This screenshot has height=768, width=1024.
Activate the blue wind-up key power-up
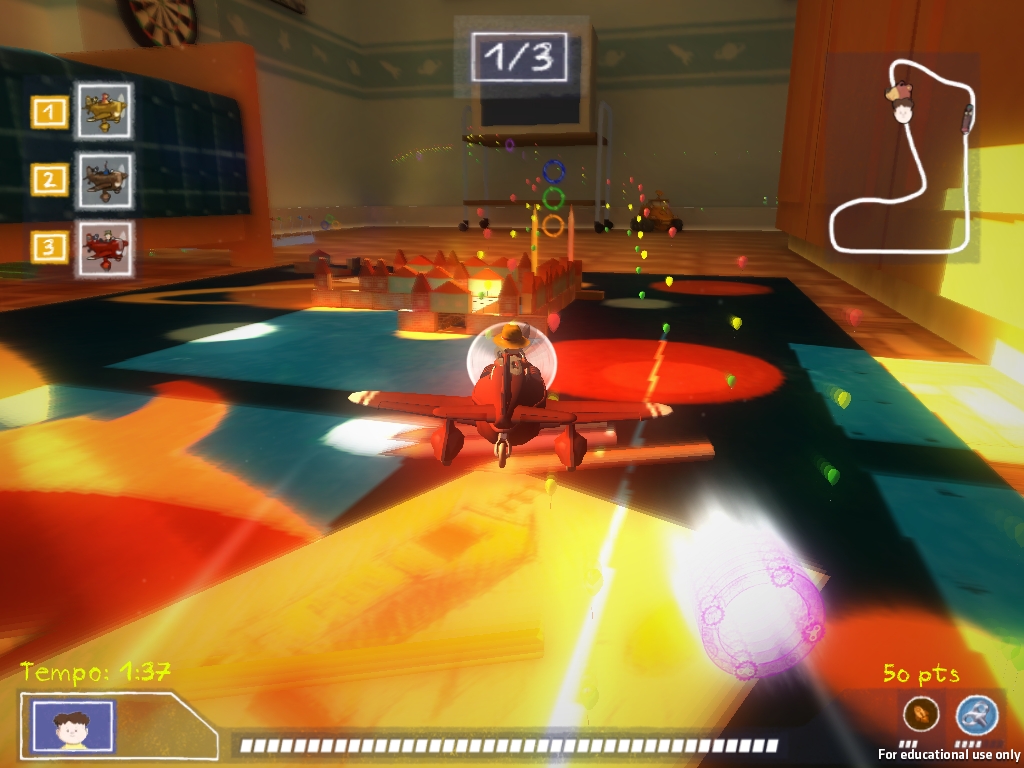976,715
